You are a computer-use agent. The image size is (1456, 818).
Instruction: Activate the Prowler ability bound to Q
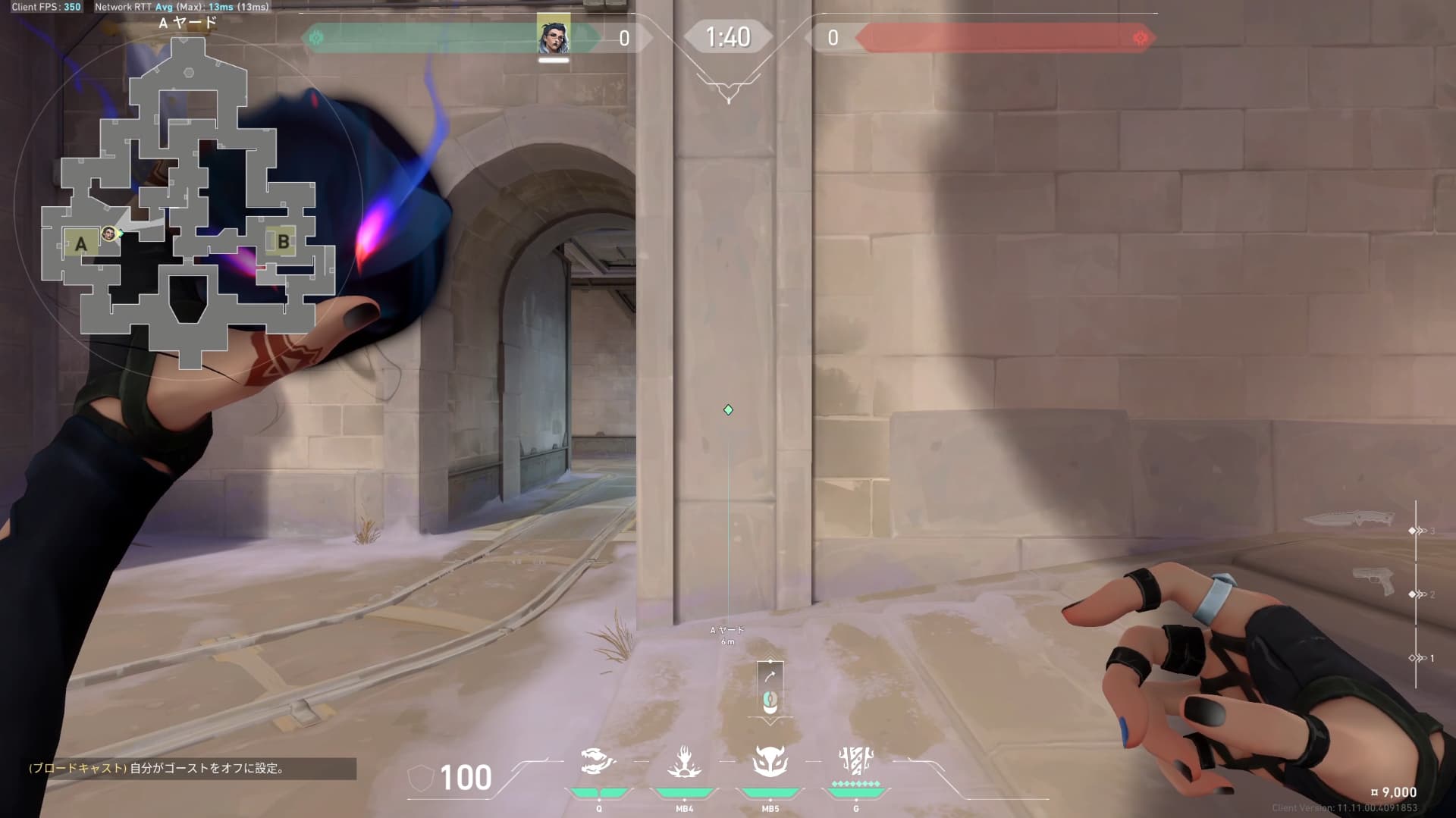598,763
